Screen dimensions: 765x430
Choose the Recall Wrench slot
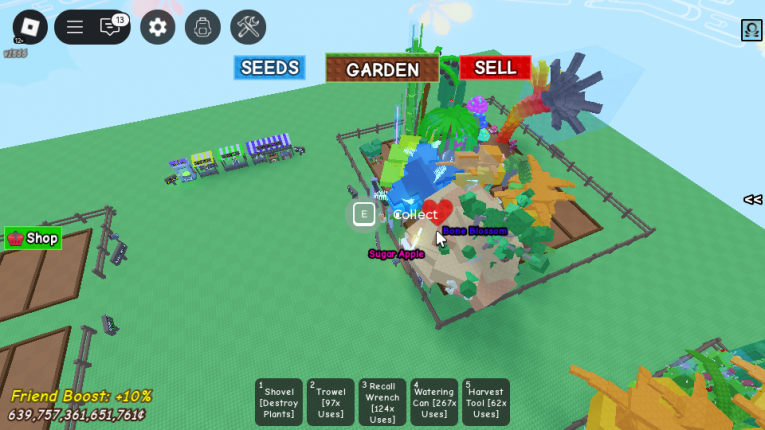pos(382,402)
